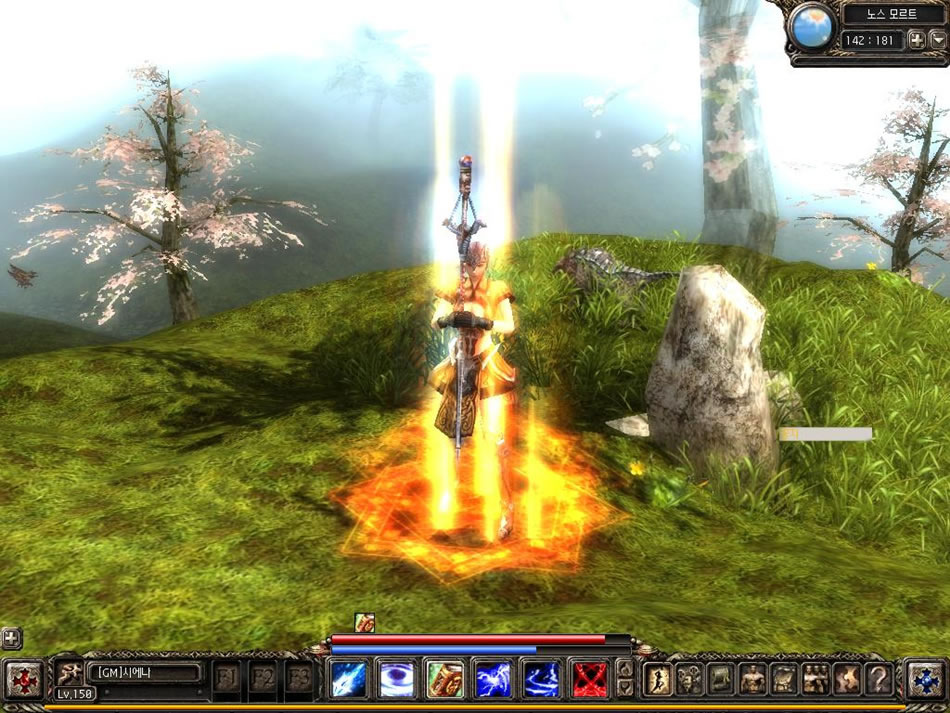The height and width of the screenshot is (713, 950).
Task: Switch to the F3 hotbar page
Action: click(299, 679)
